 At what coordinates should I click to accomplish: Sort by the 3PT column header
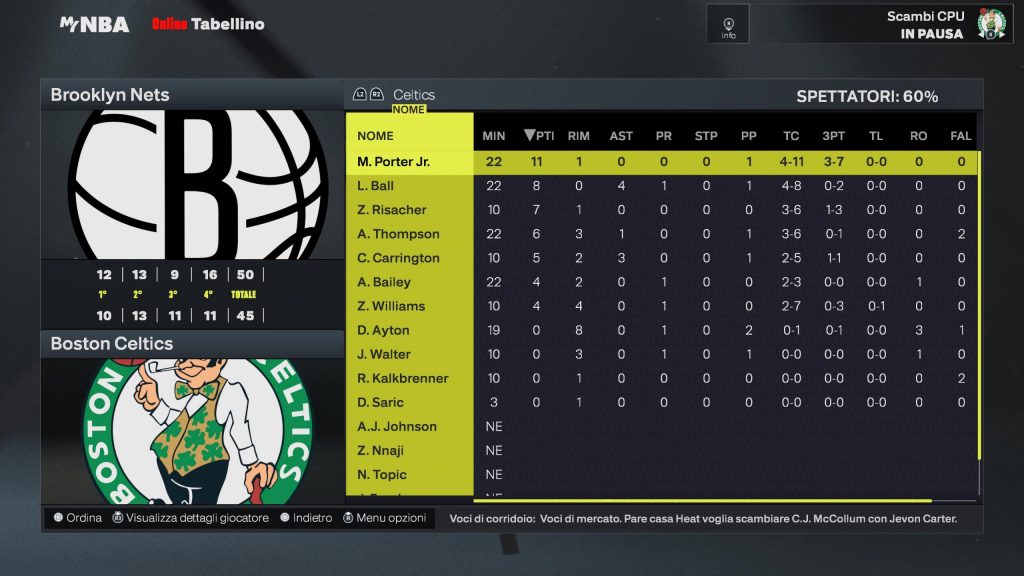point(833,136)
